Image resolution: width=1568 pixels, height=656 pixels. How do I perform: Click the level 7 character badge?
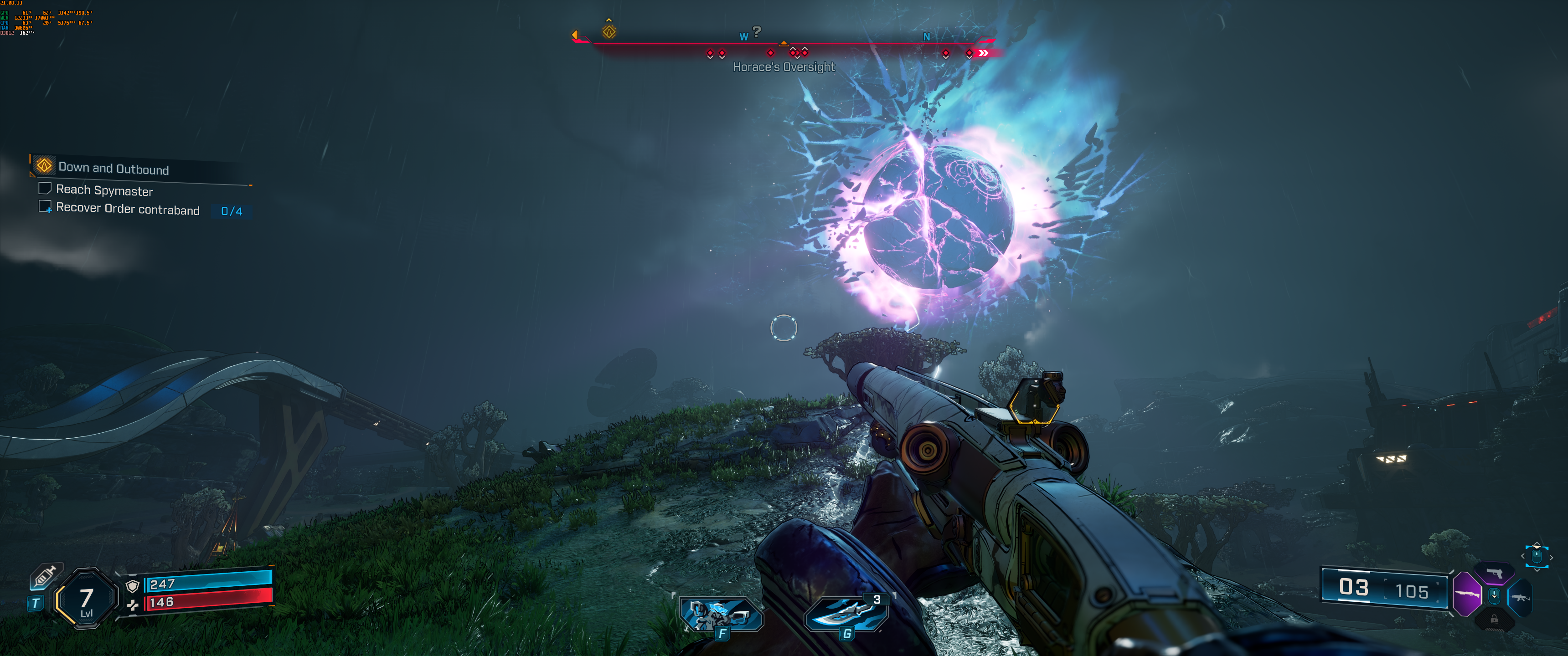click(87, 600)
